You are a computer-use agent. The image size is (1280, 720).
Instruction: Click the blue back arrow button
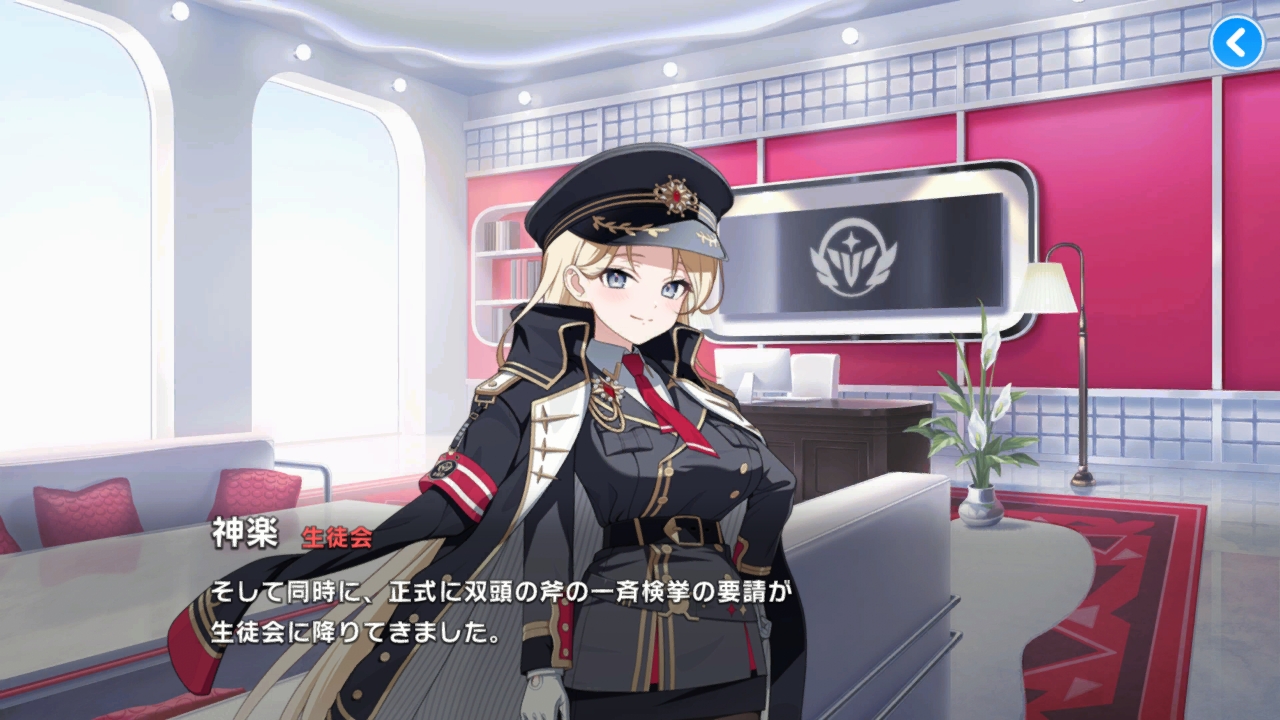[1237, 43]
